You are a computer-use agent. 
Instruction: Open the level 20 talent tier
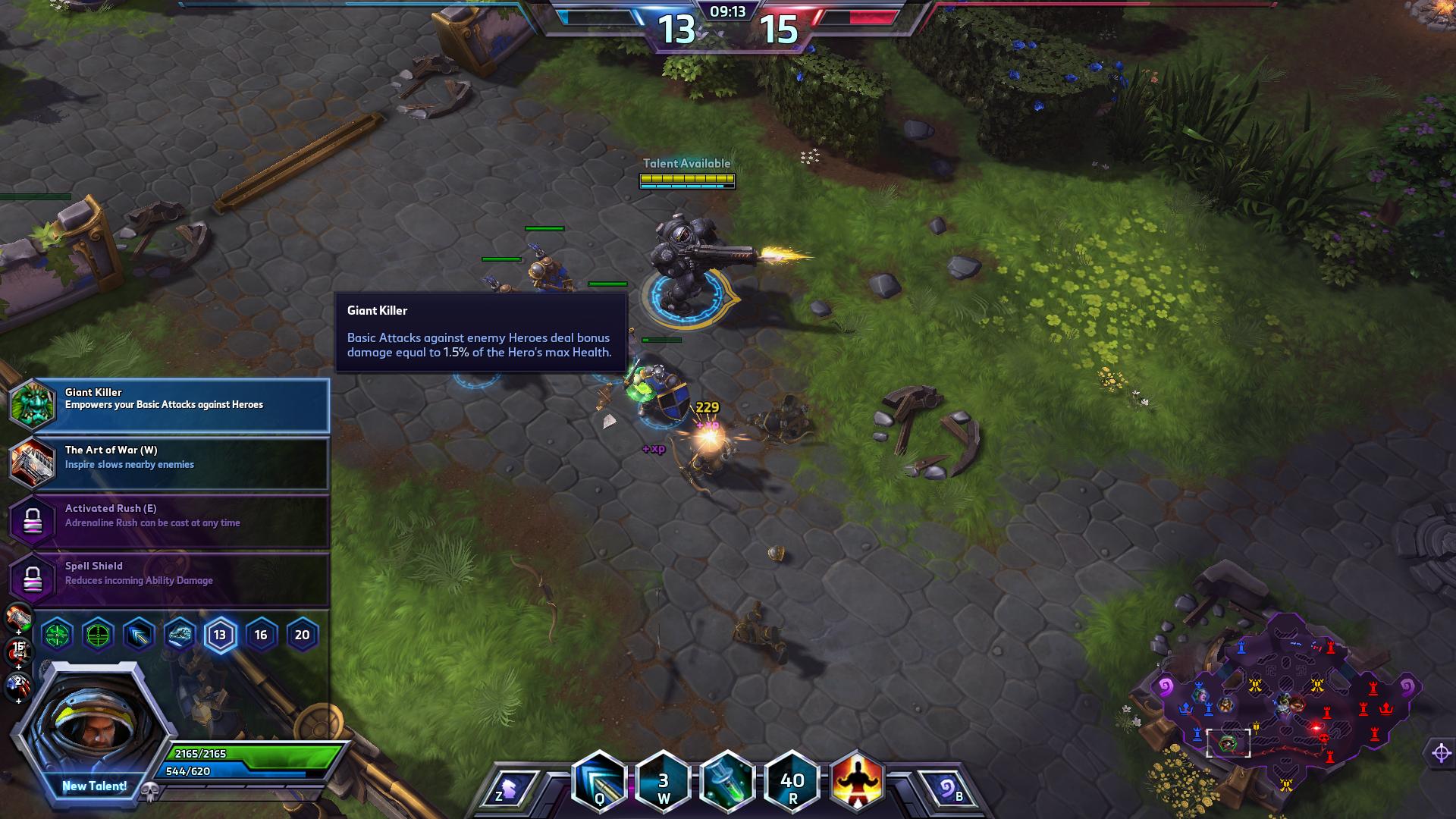[302, 635]
